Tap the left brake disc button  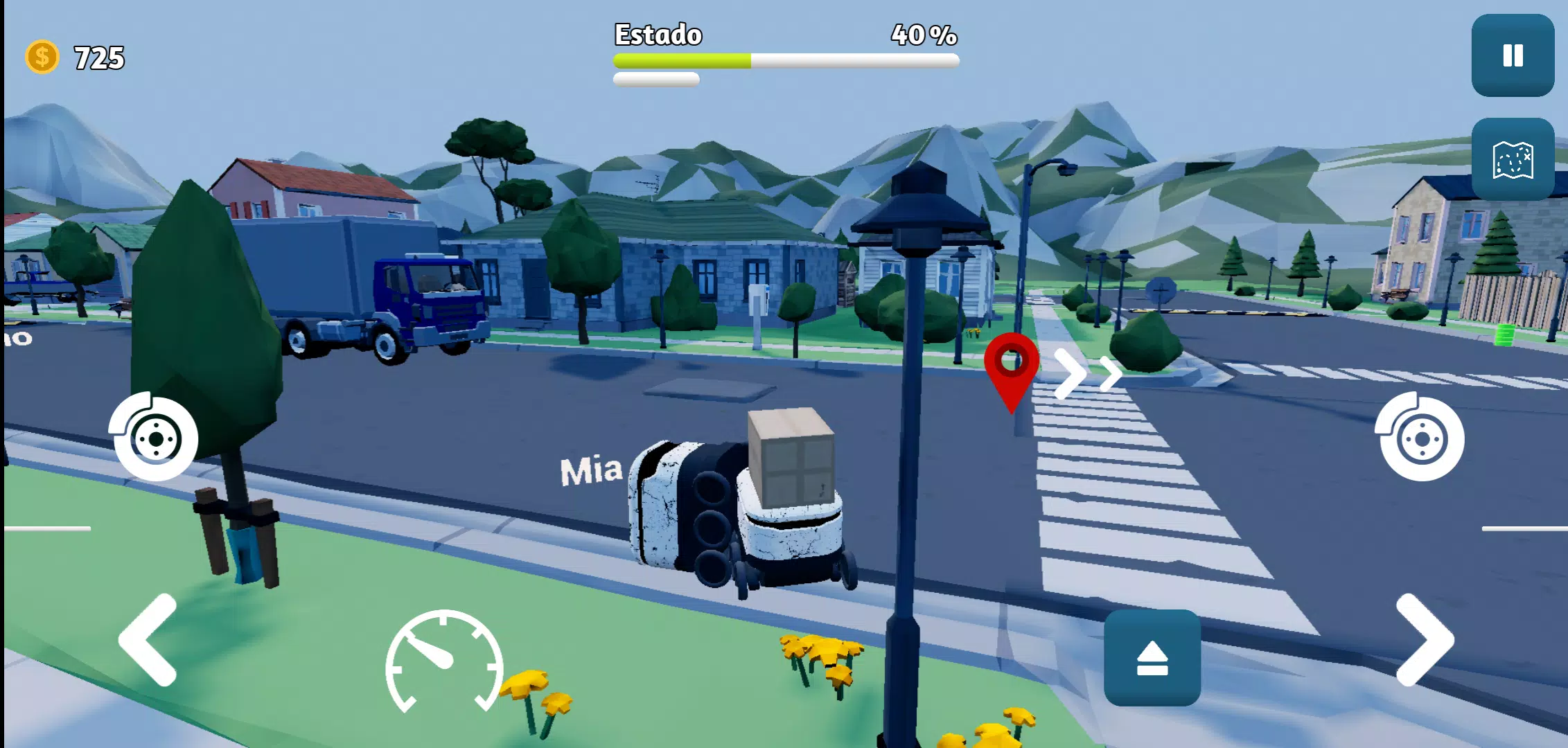pos(155,438)
